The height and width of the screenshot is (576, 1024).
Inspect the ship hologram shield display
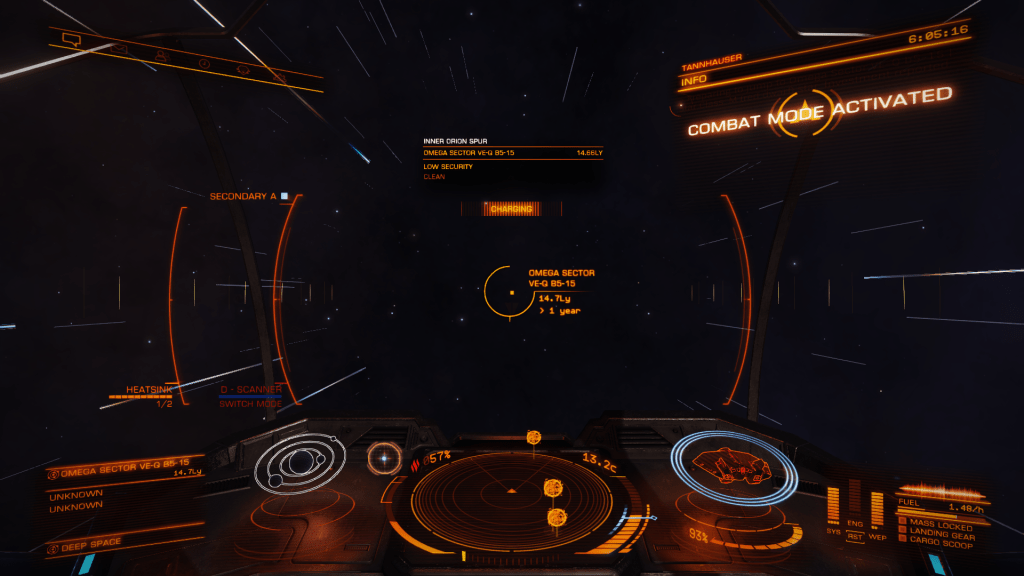click(733, 465)
